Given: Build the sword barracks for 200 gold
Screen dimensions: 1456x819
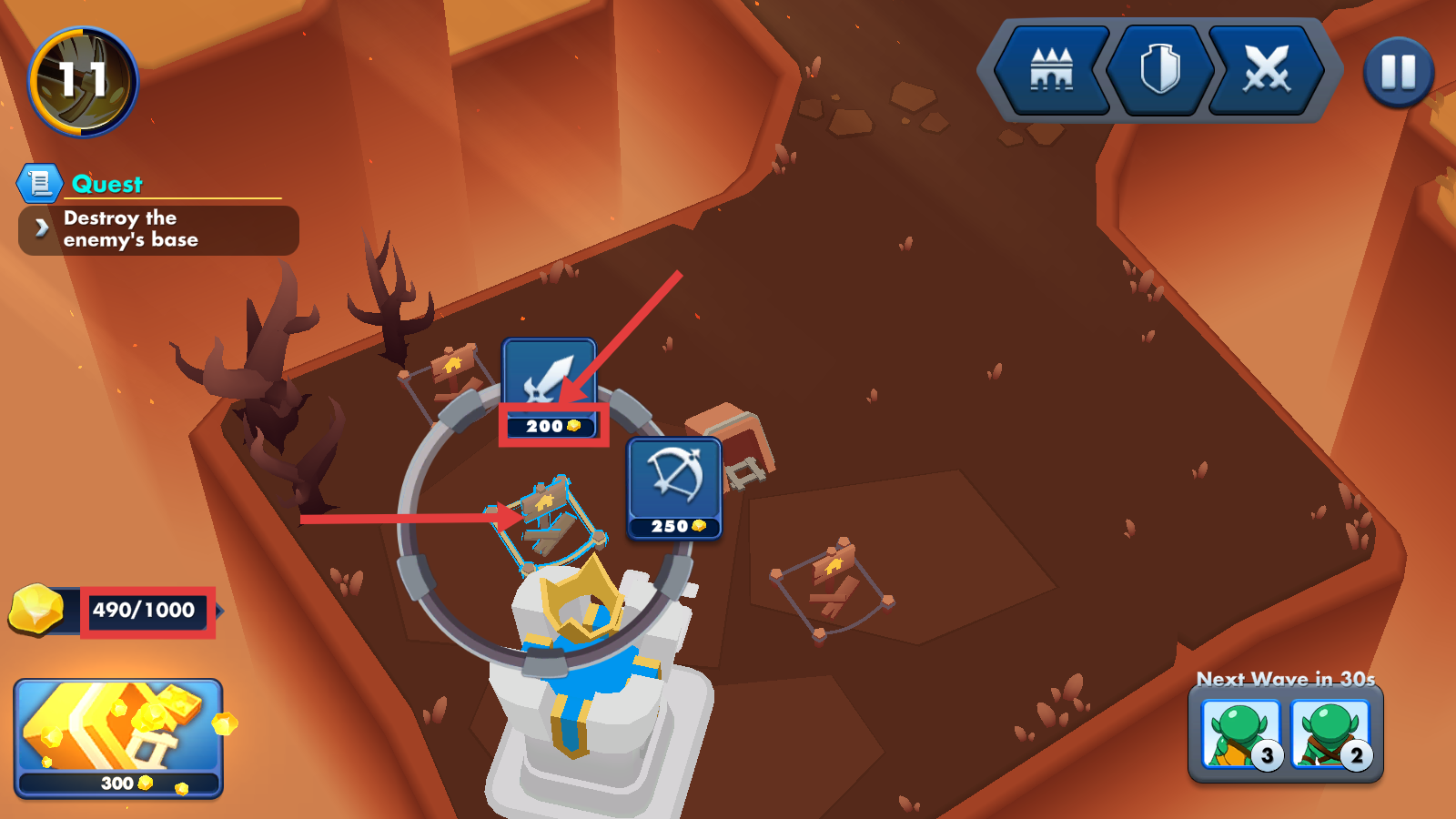Looking at the screenshot, I should (550, 387).
